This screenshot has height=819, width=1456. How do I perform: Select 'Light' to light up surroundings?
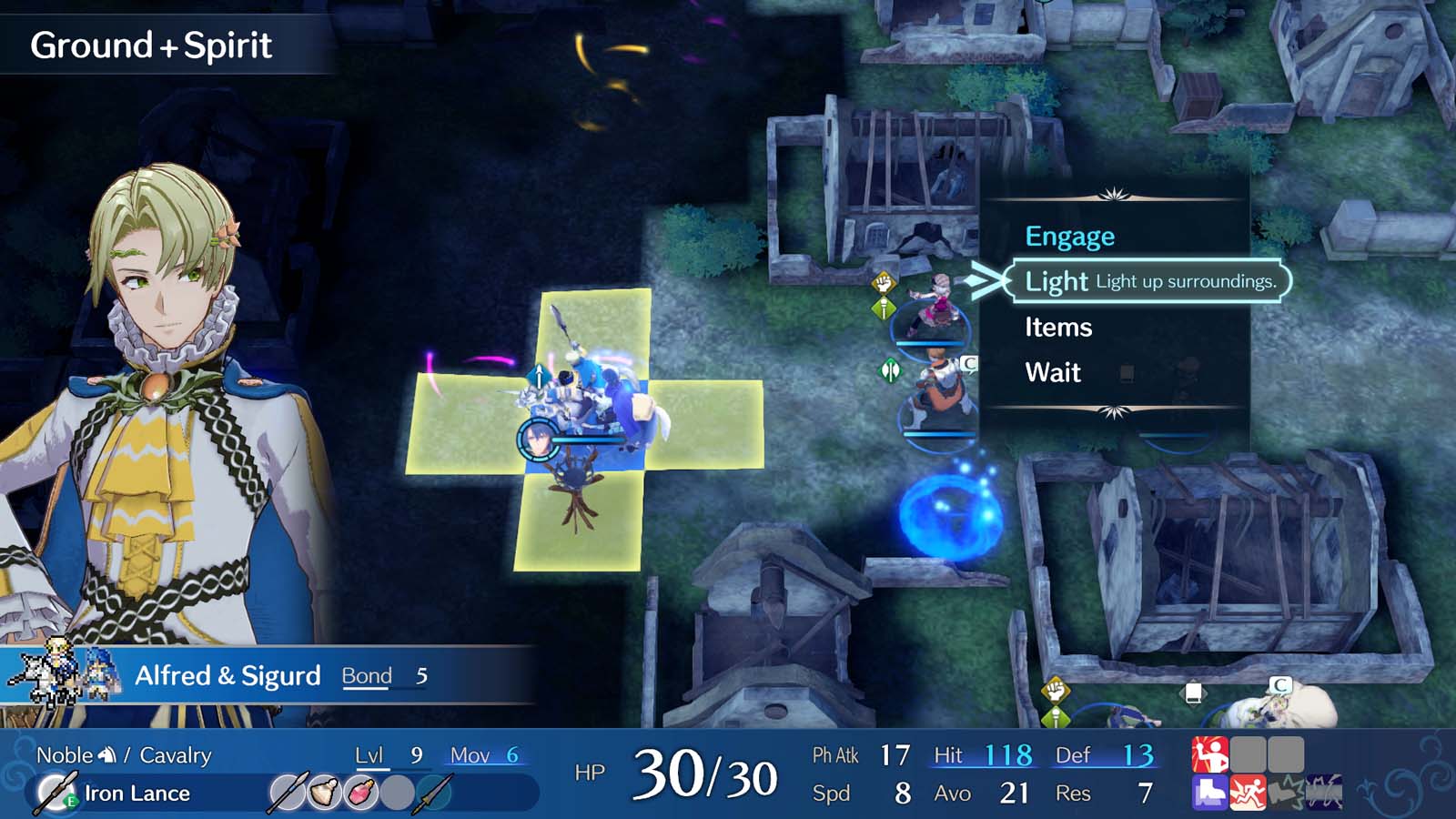pyautogui.click(x=1056, y=282)
